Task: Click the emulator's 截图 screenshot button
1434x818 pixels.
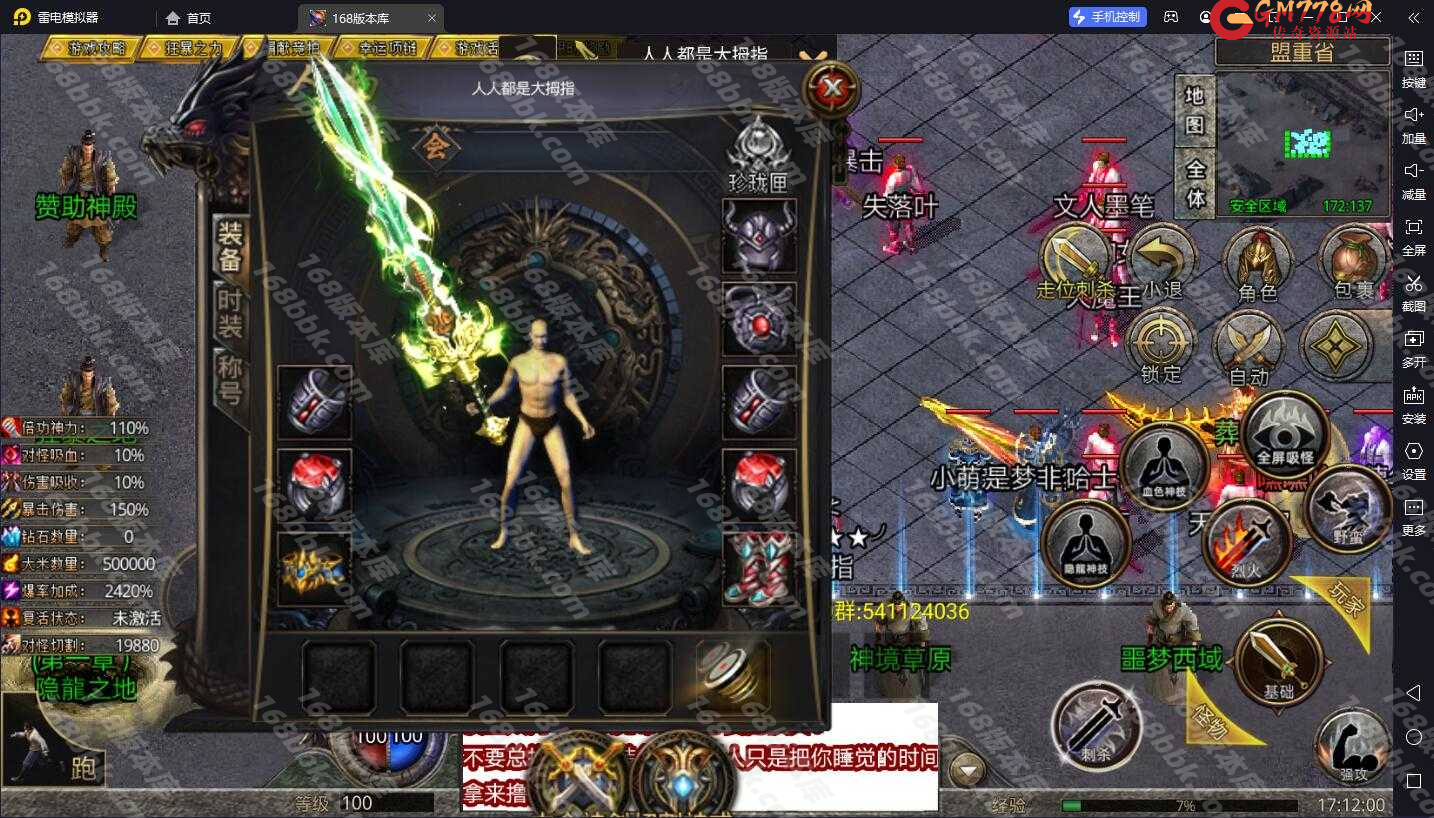Action: (1413, 290)
